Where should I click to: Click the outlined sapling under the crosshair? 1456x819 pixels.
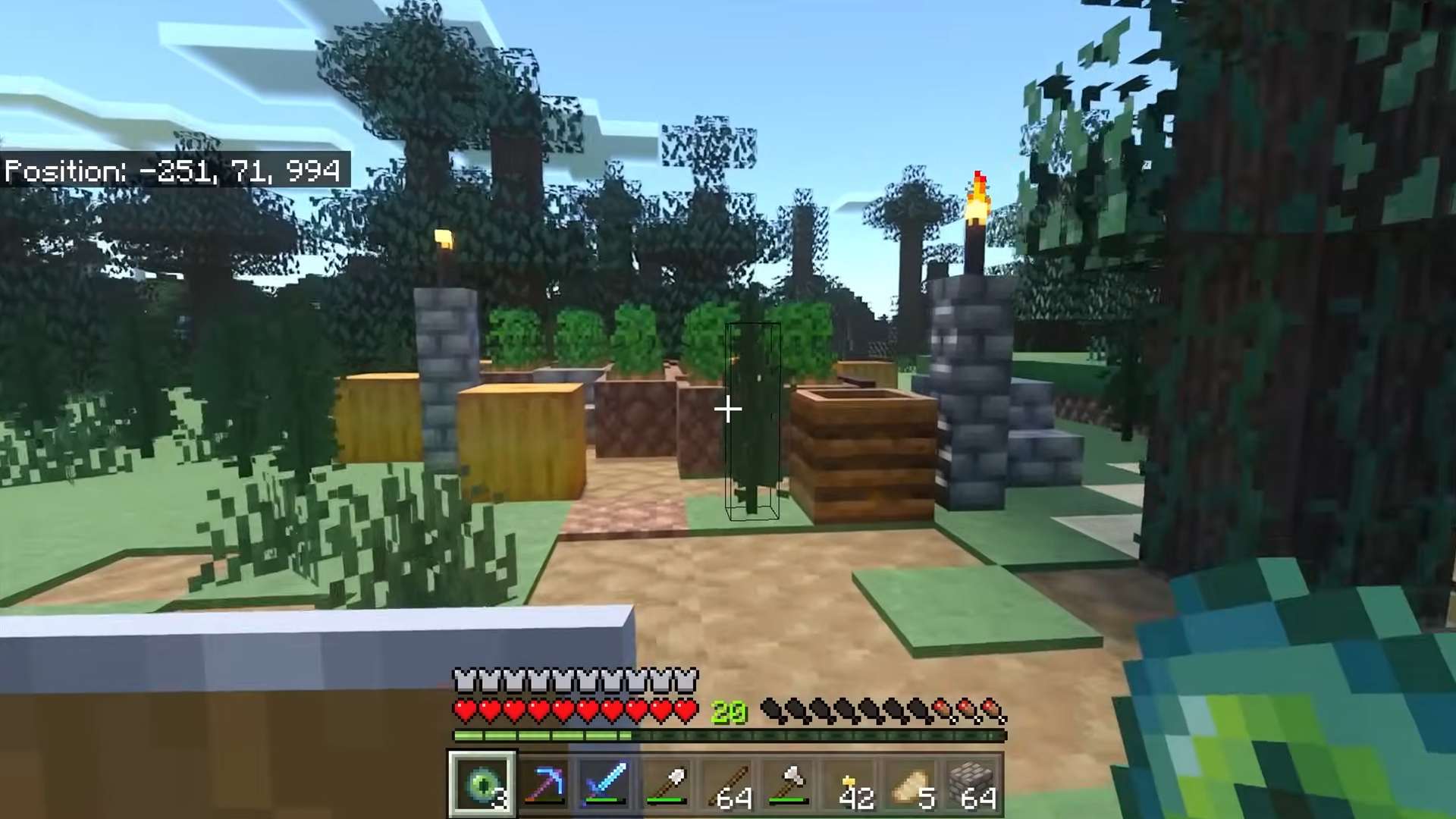point(751,425)
